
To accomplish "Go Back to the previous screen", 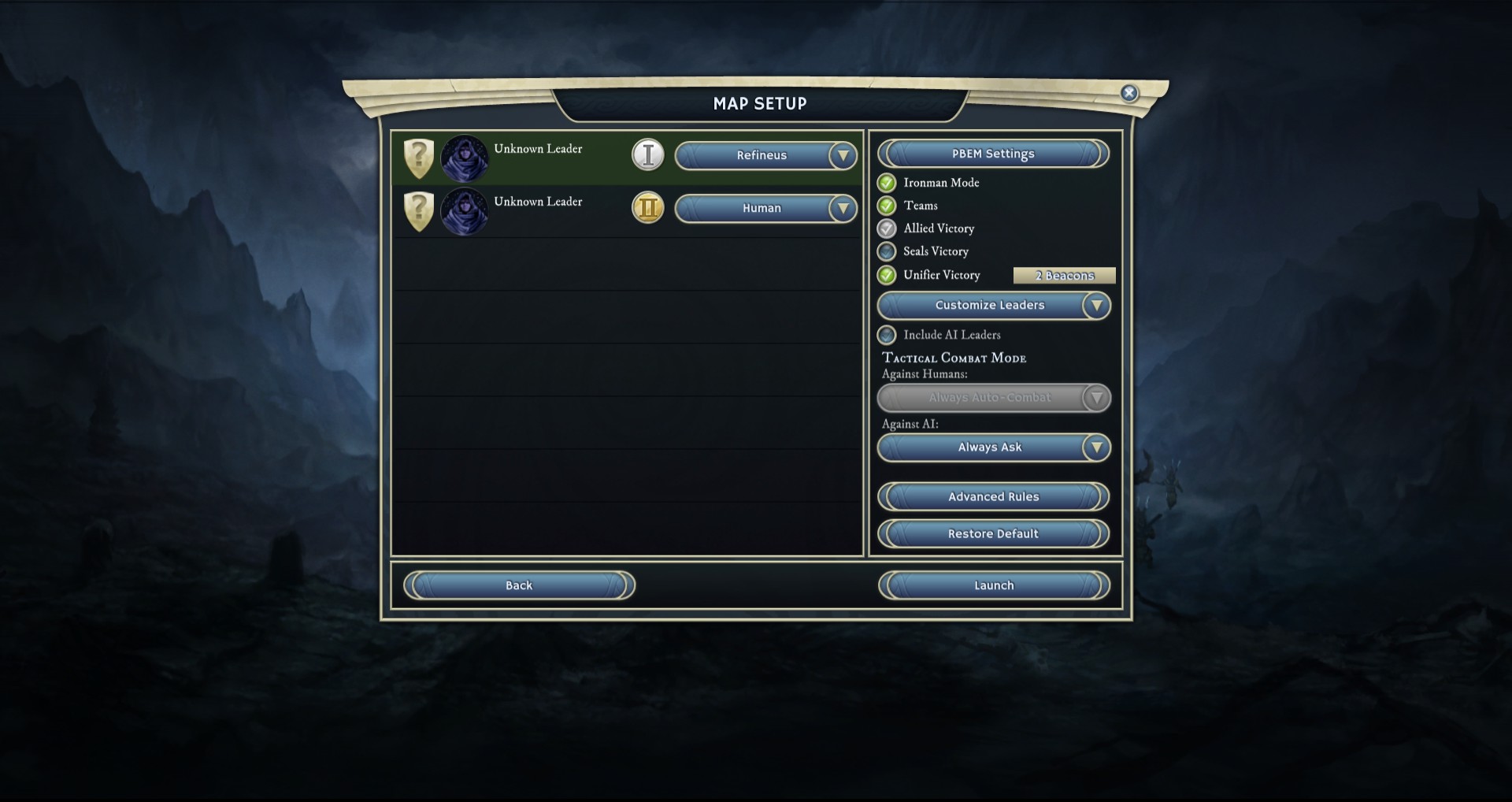I will point(519,585).
